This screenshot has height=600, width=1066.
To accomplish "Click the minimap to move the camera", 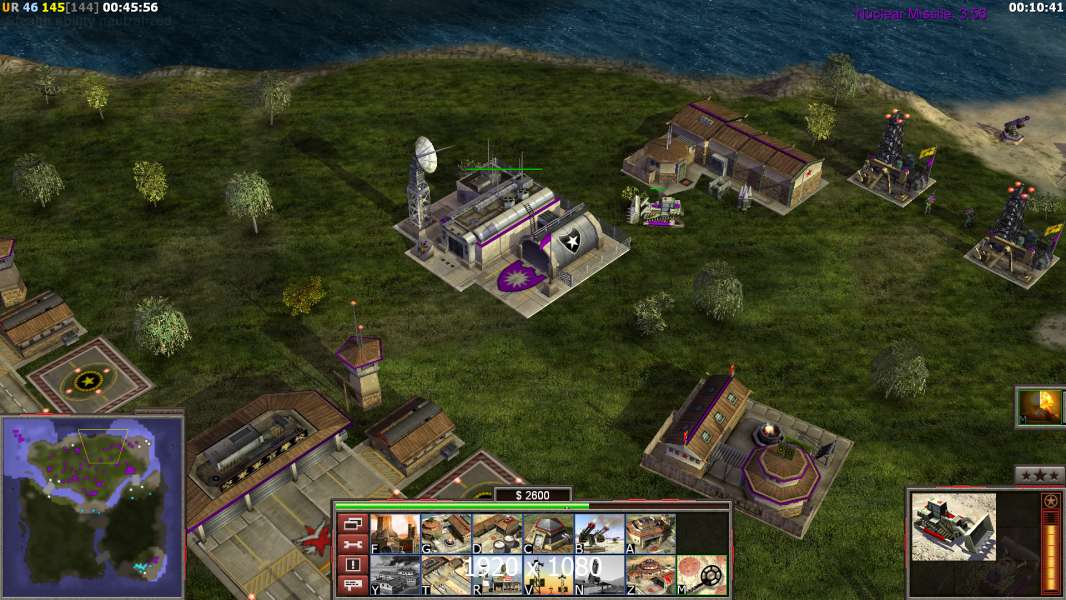I will coord(92,500).
